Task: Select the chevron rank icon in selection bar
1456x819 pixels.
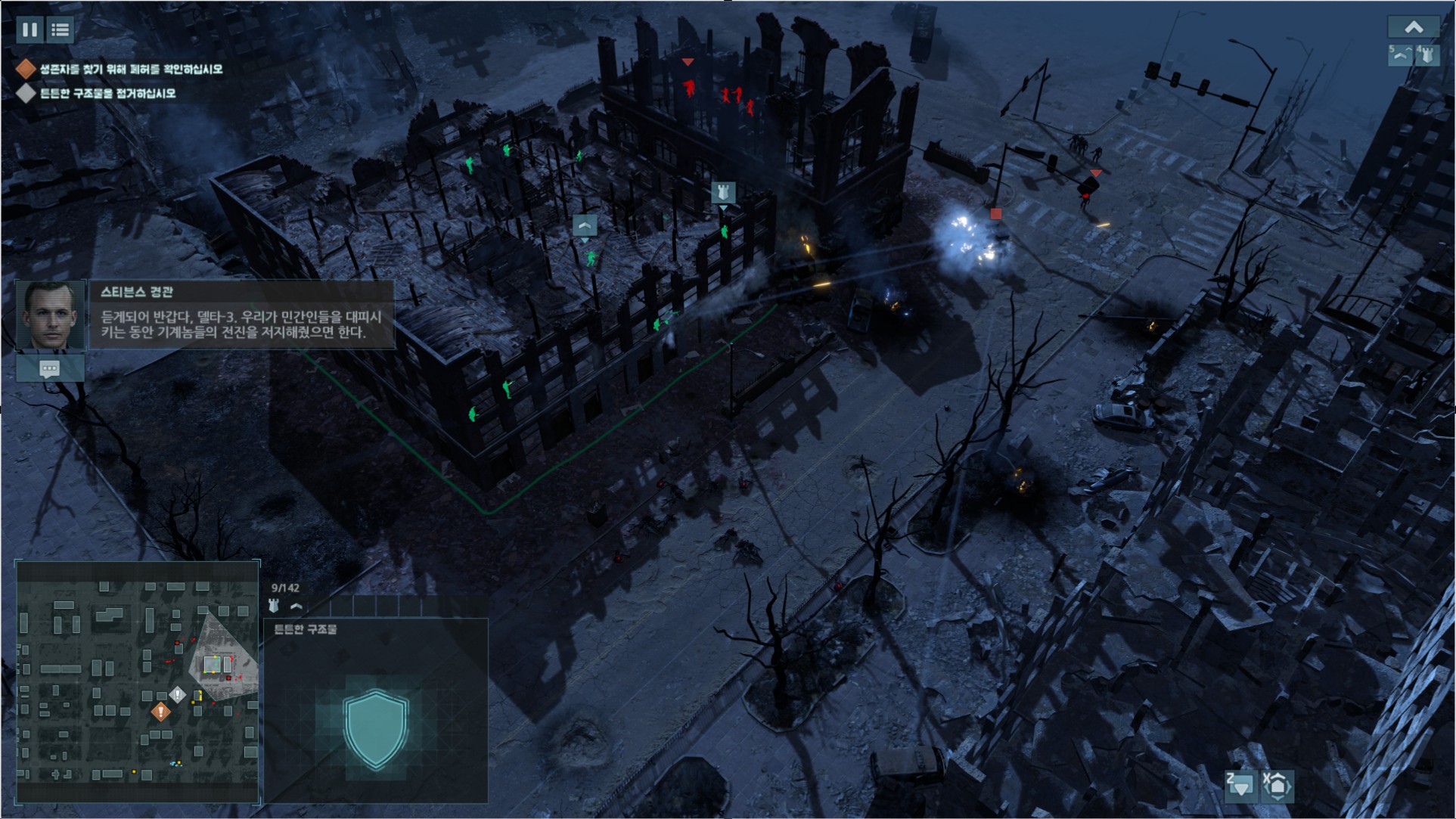Action: (x=296, y=606)
